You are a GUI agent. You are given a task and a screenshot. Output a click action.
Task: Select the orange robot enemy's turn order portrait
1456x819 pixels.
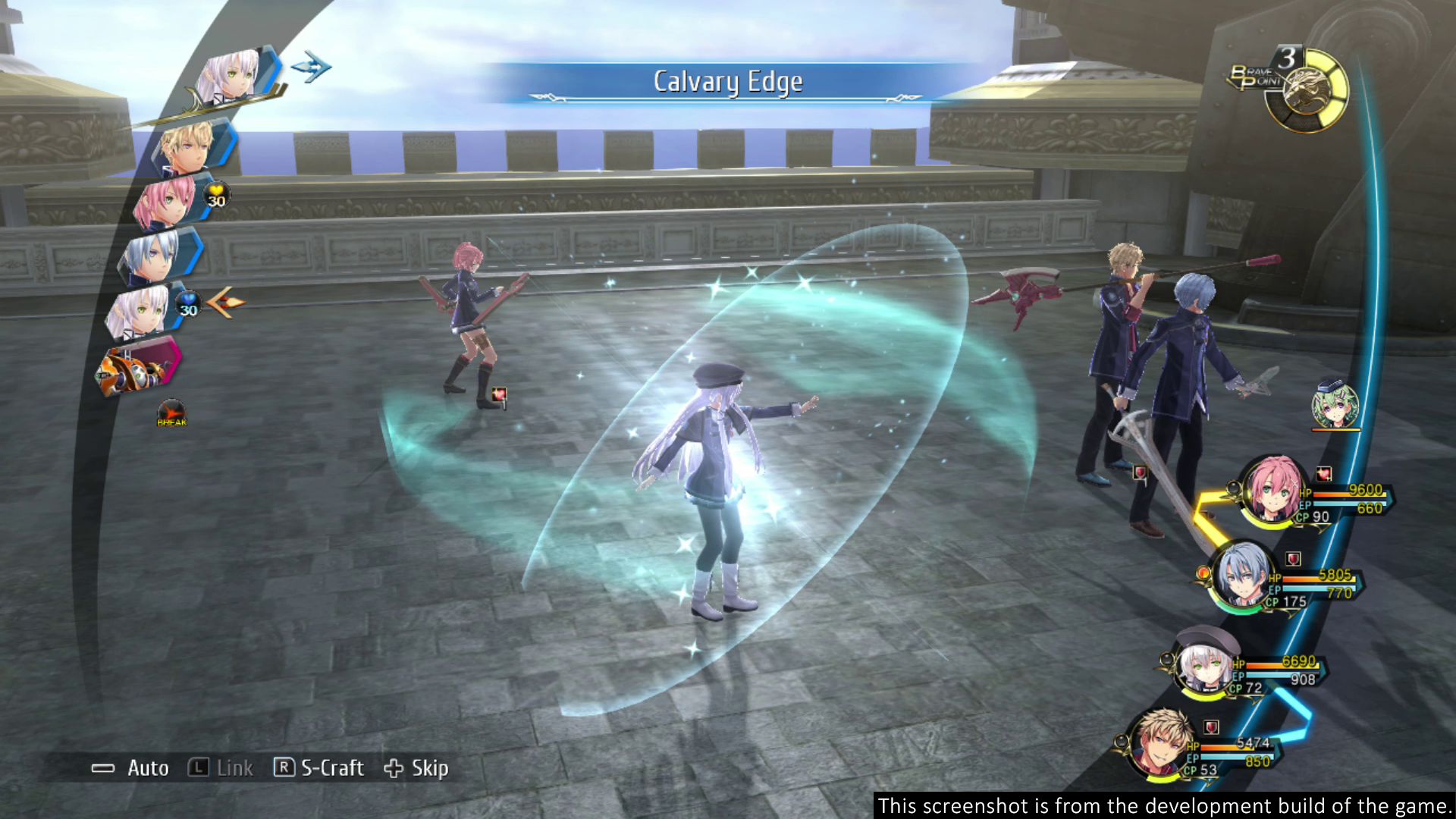tap(135, 369)
